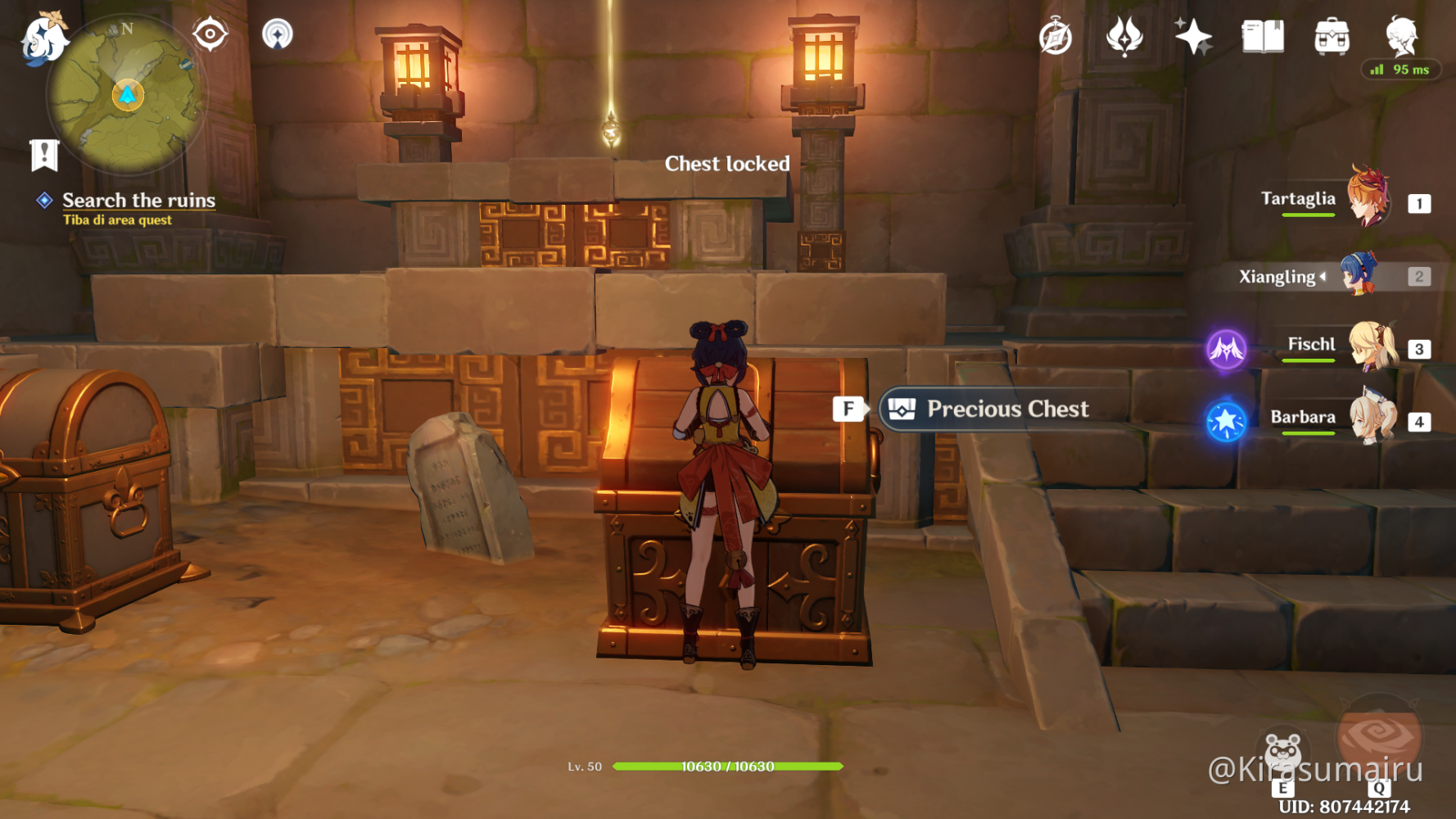Open the quest log exclamation icon

(44, 154)
